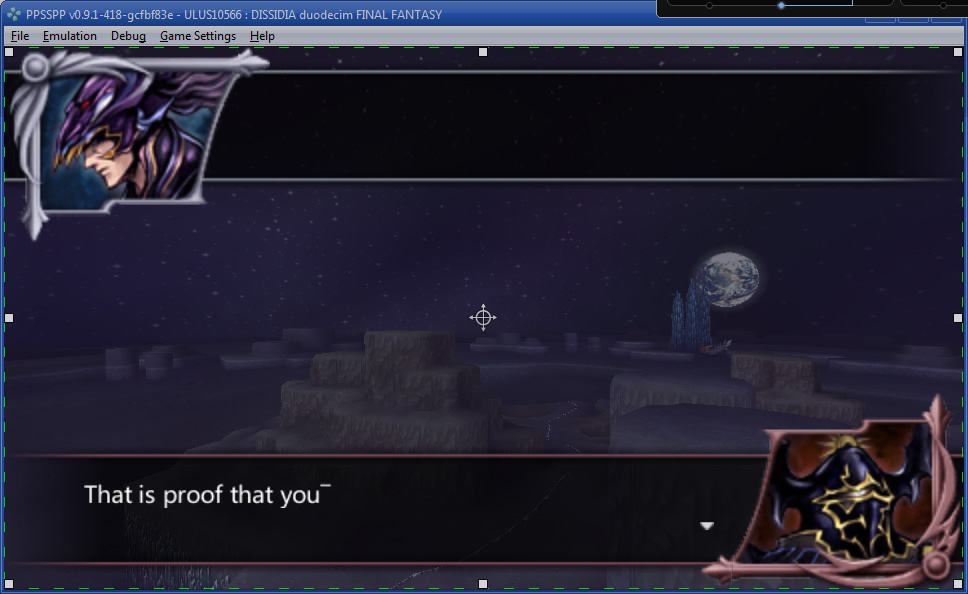Screen dimensions: 968x594
Task: Open the Emulation menu
Action: [70, 36]
